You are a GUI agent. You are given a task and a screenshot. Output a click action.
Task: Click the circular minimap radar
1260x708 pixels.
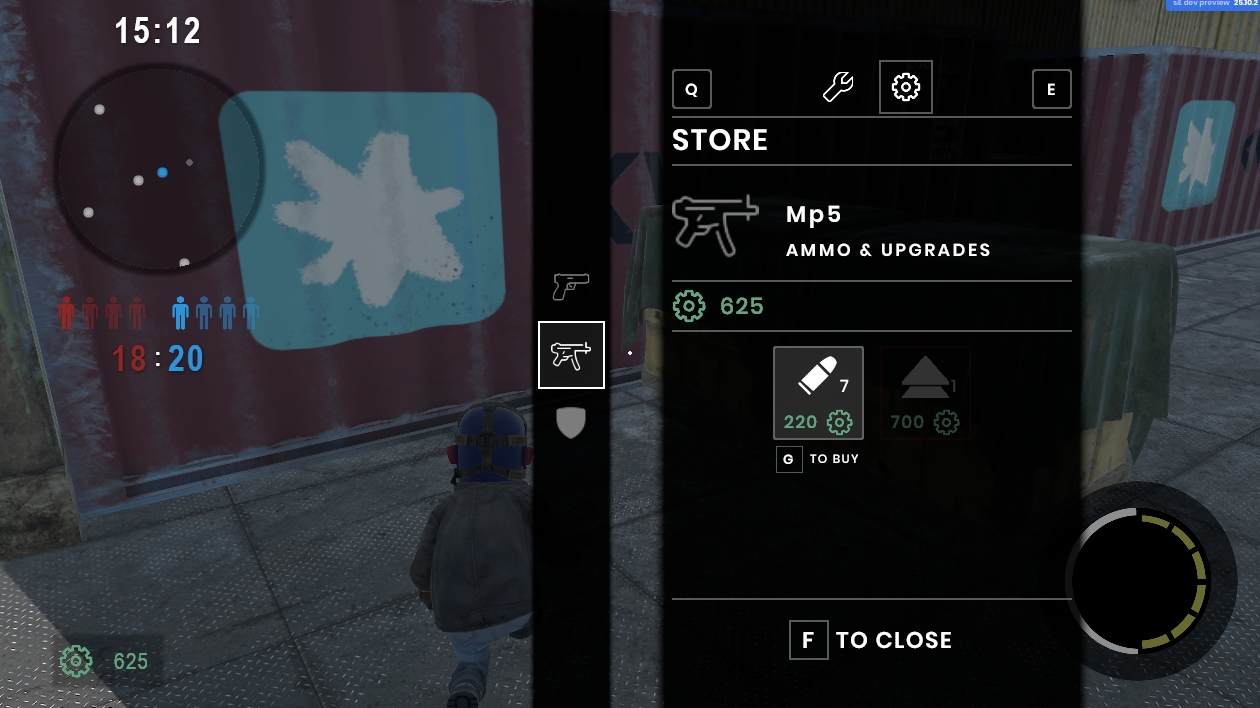(159, 169)
